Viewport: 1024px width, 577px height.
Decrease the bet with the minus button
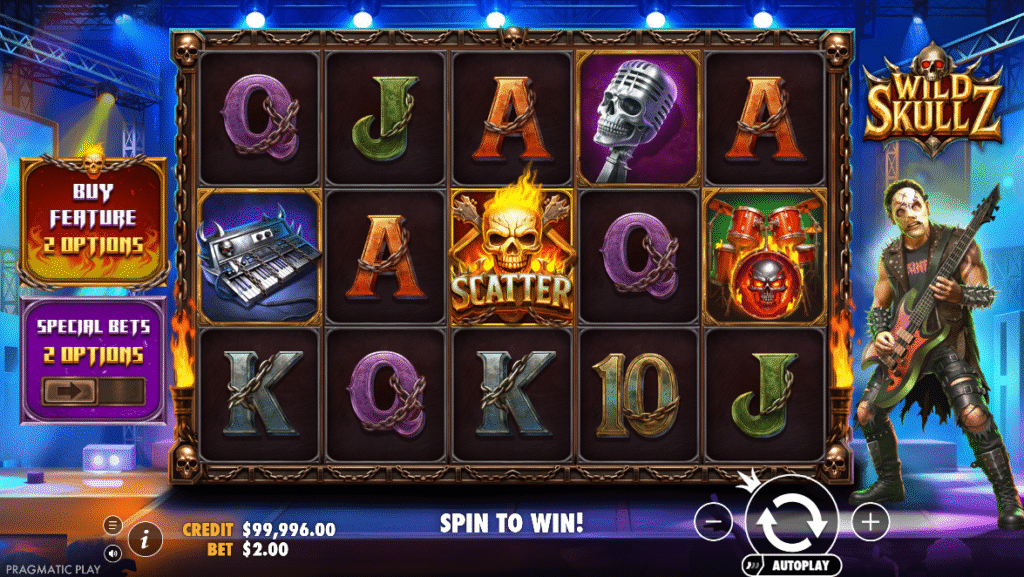(x=712, y=521)
